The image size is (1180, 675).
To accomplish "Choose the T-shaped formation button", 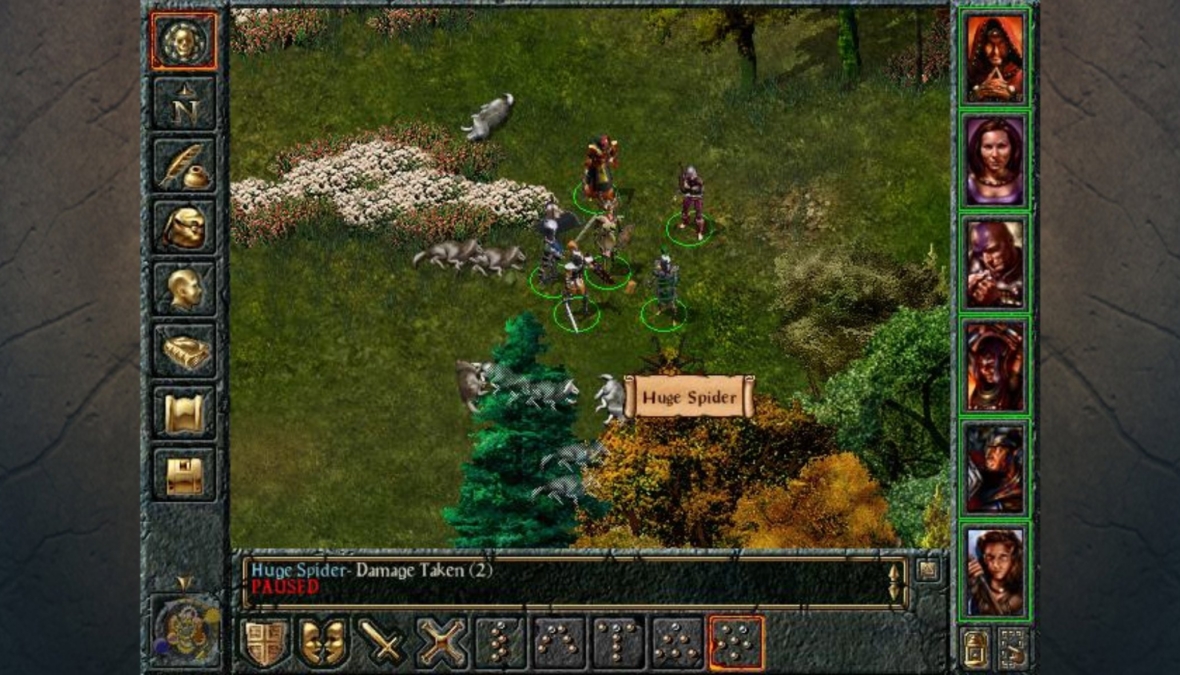I will point(618,642).
